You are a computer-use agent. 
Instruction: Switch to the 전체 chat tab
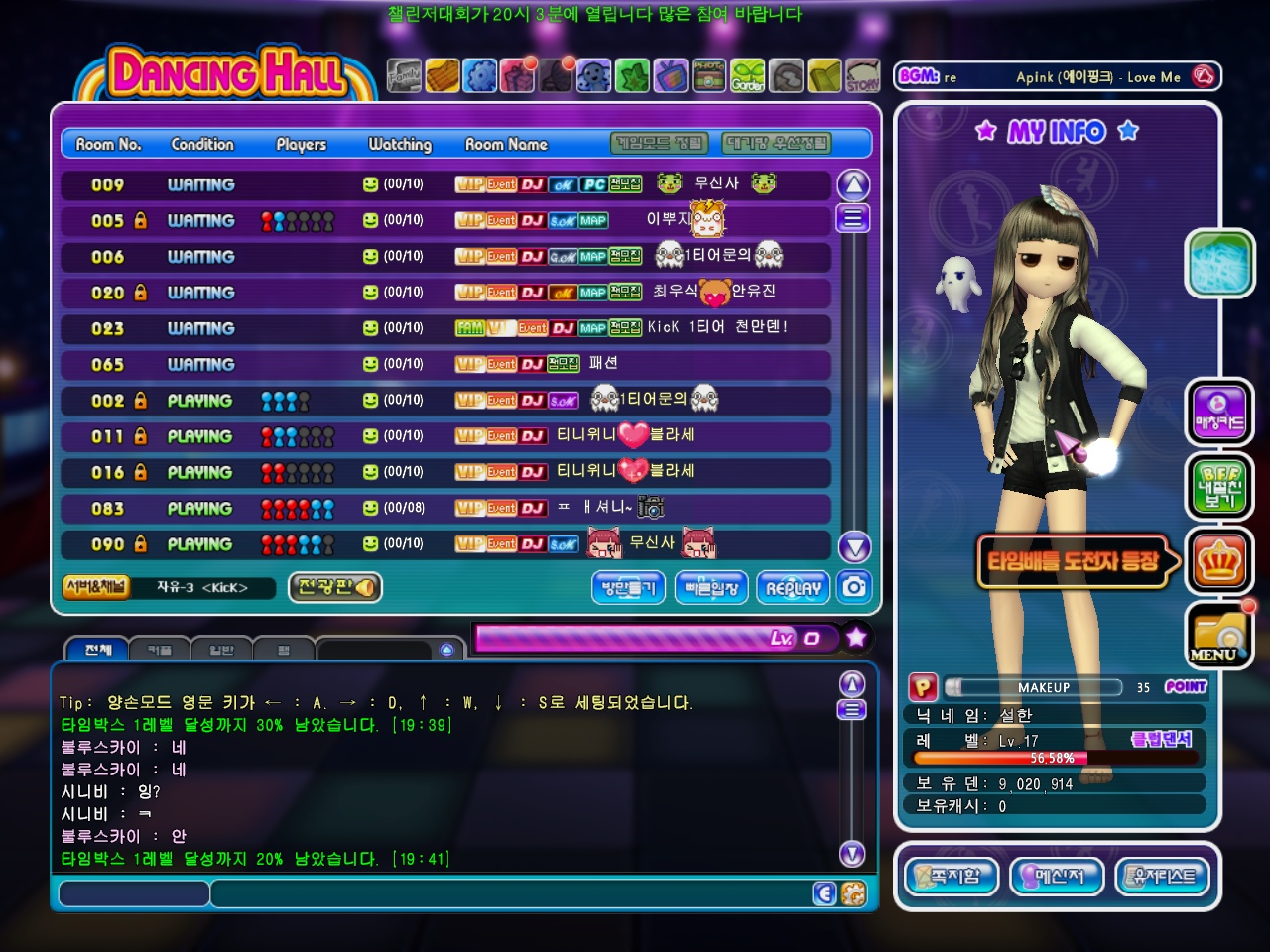98,651
